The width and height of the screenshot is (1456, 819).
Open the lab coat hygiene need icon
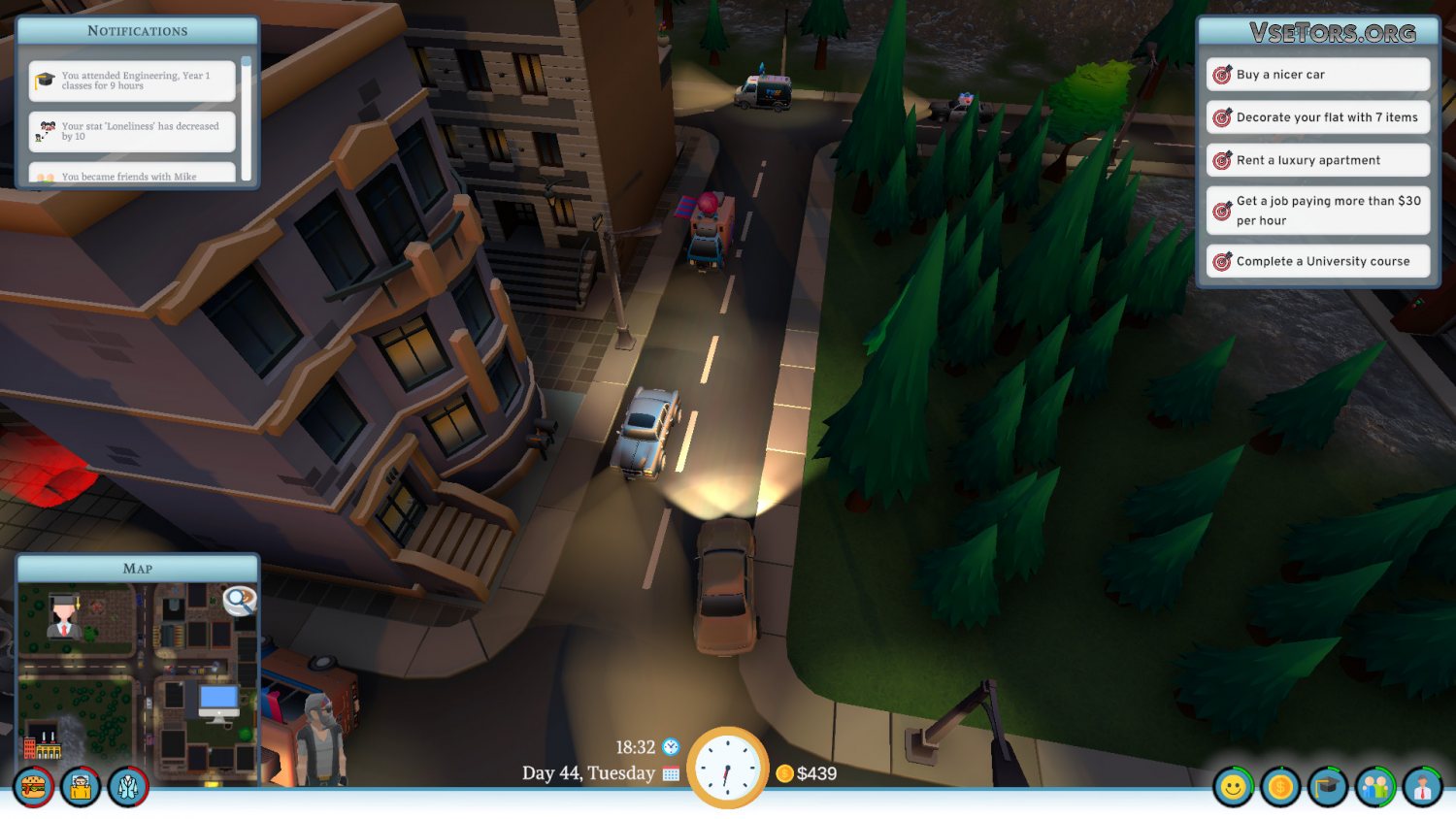[127, 786]
